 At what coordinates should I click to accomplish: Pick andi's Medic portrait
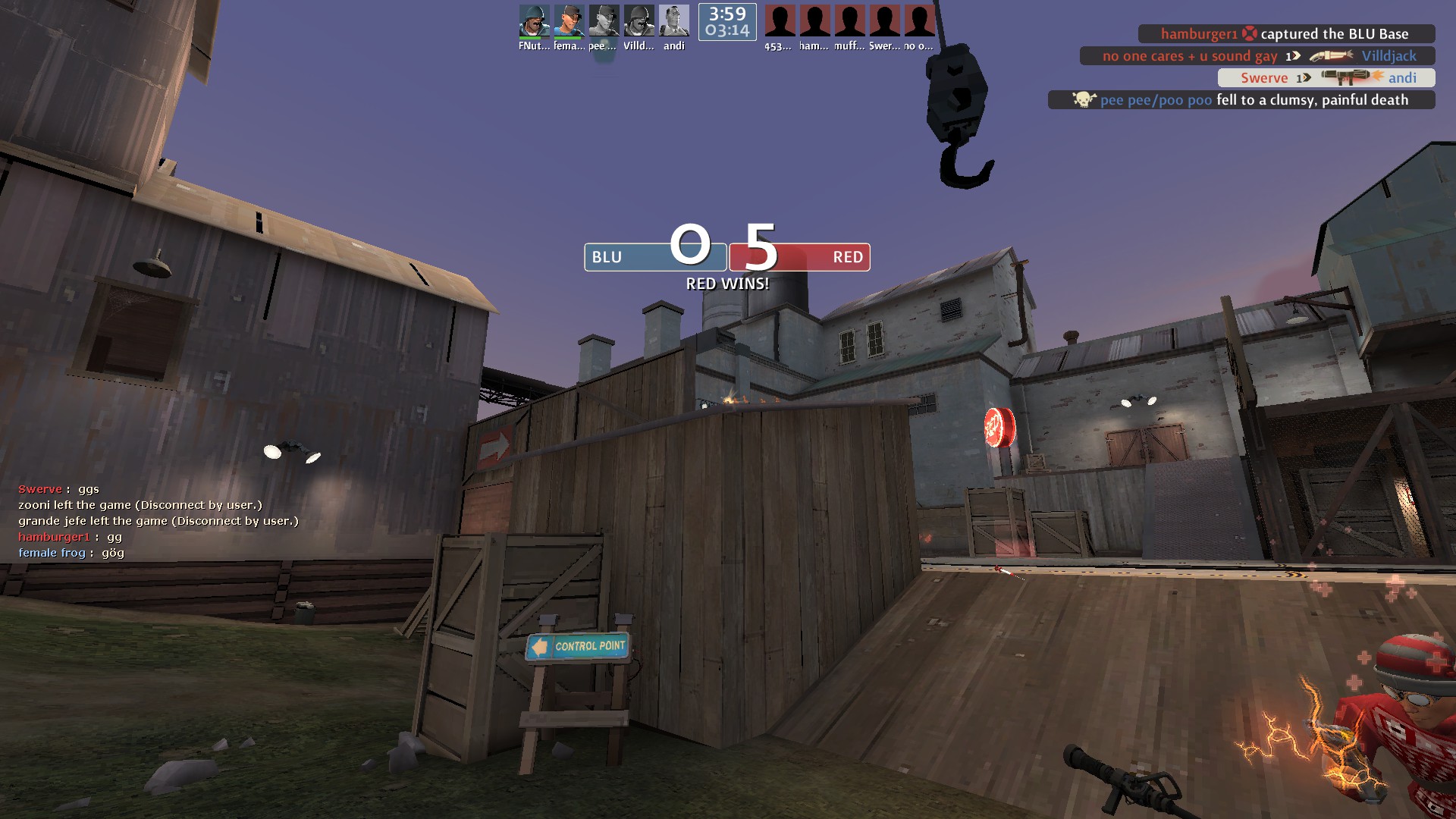(673, 21)
